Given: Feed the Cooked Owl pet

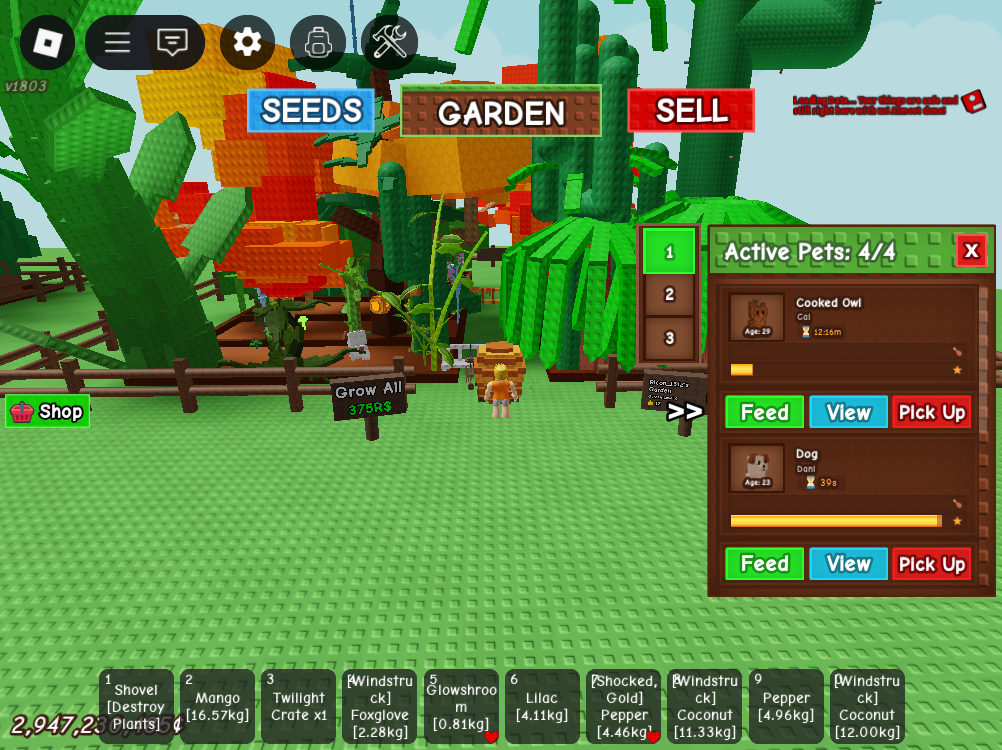Looking at the screenshot, I should [764, 412].
